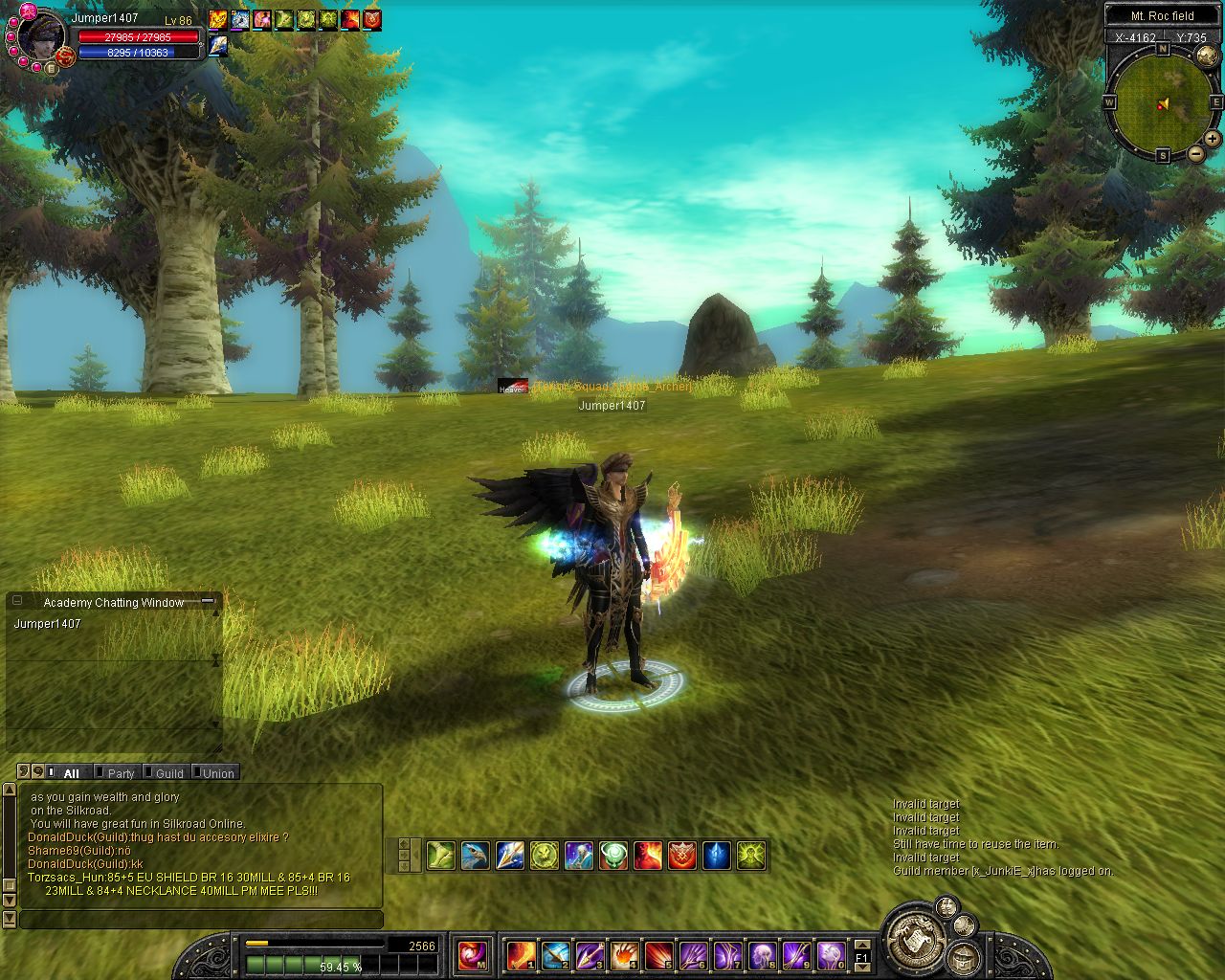Switch to the Guild chat tab

169,773
